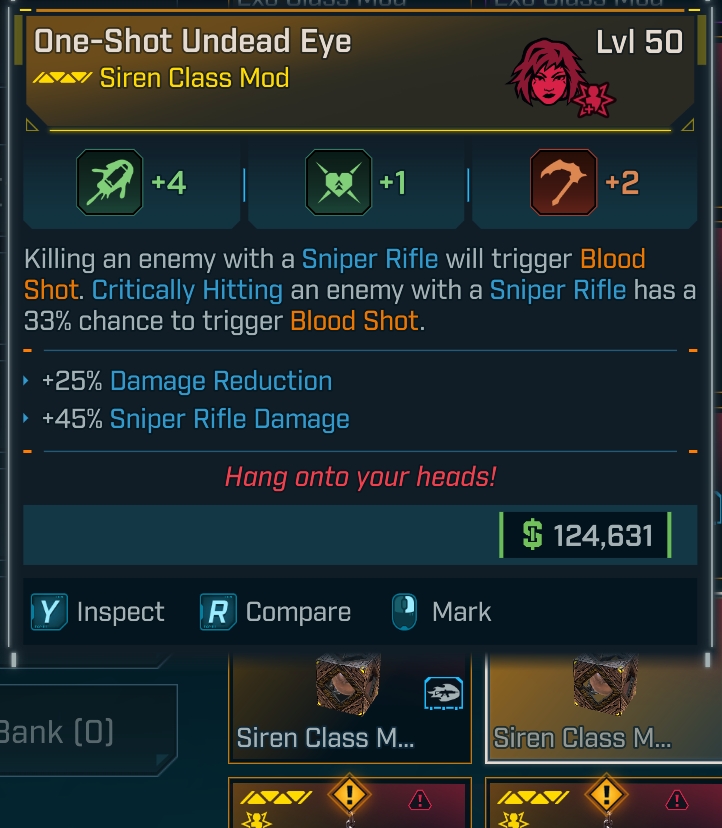The width and height of the screenshot is (722, 828).
Task: Click the orange scythe +2 skill icon
Action: click(564, 183)
